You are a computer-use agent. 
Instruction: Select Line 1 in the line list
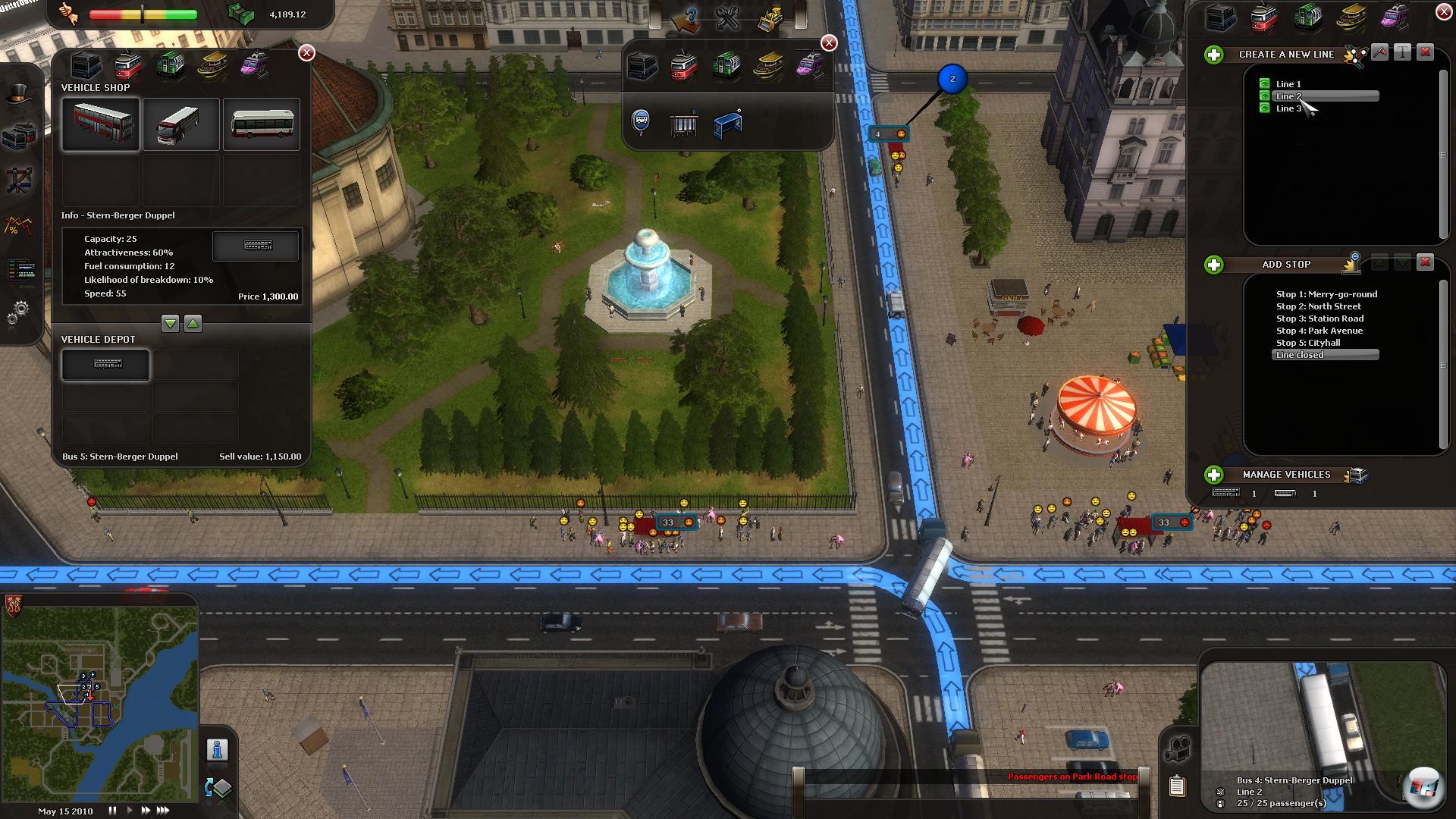click(x=1288, y=84)
